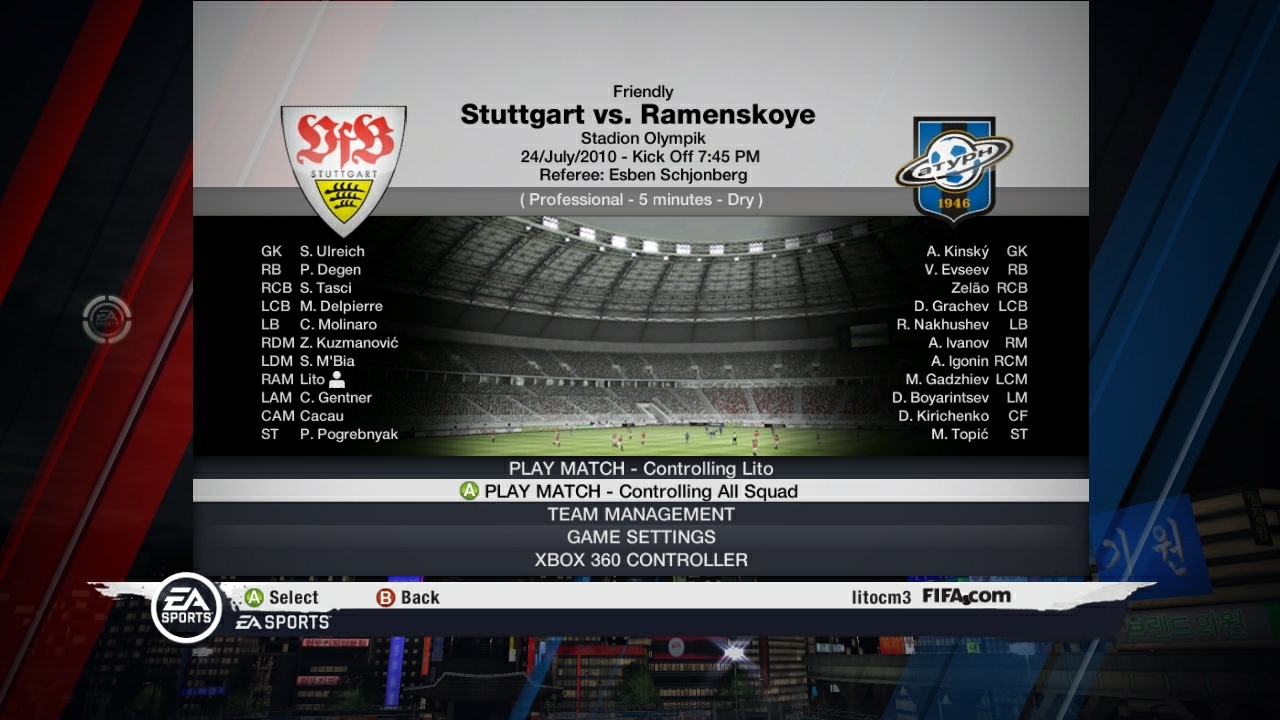1280x720 pixels.
Task: Open the XBOX 360 CONTROLLER option
Action: point(640,560)
